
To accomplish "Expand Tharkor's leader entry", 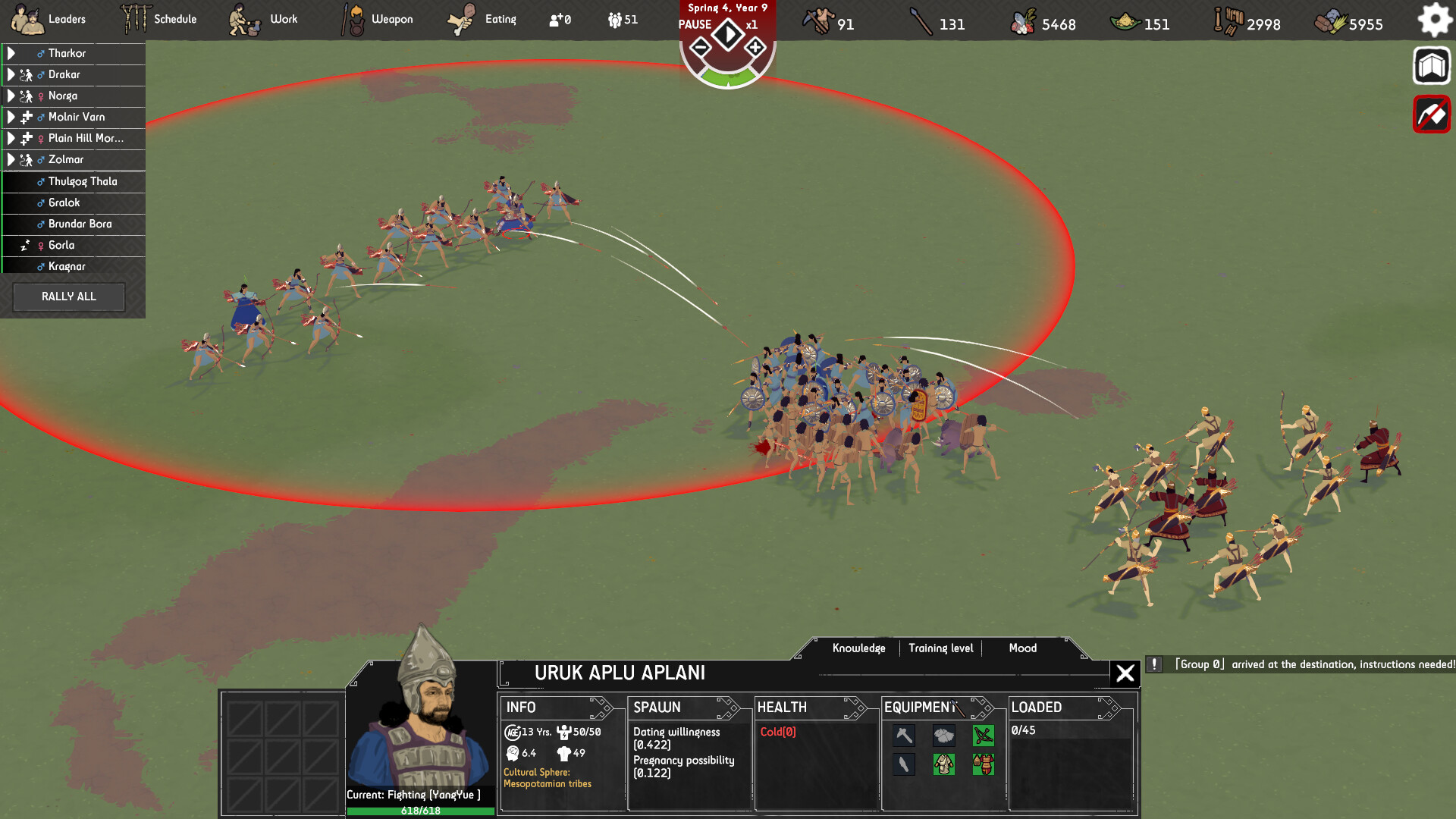I will tap(11, 53).
